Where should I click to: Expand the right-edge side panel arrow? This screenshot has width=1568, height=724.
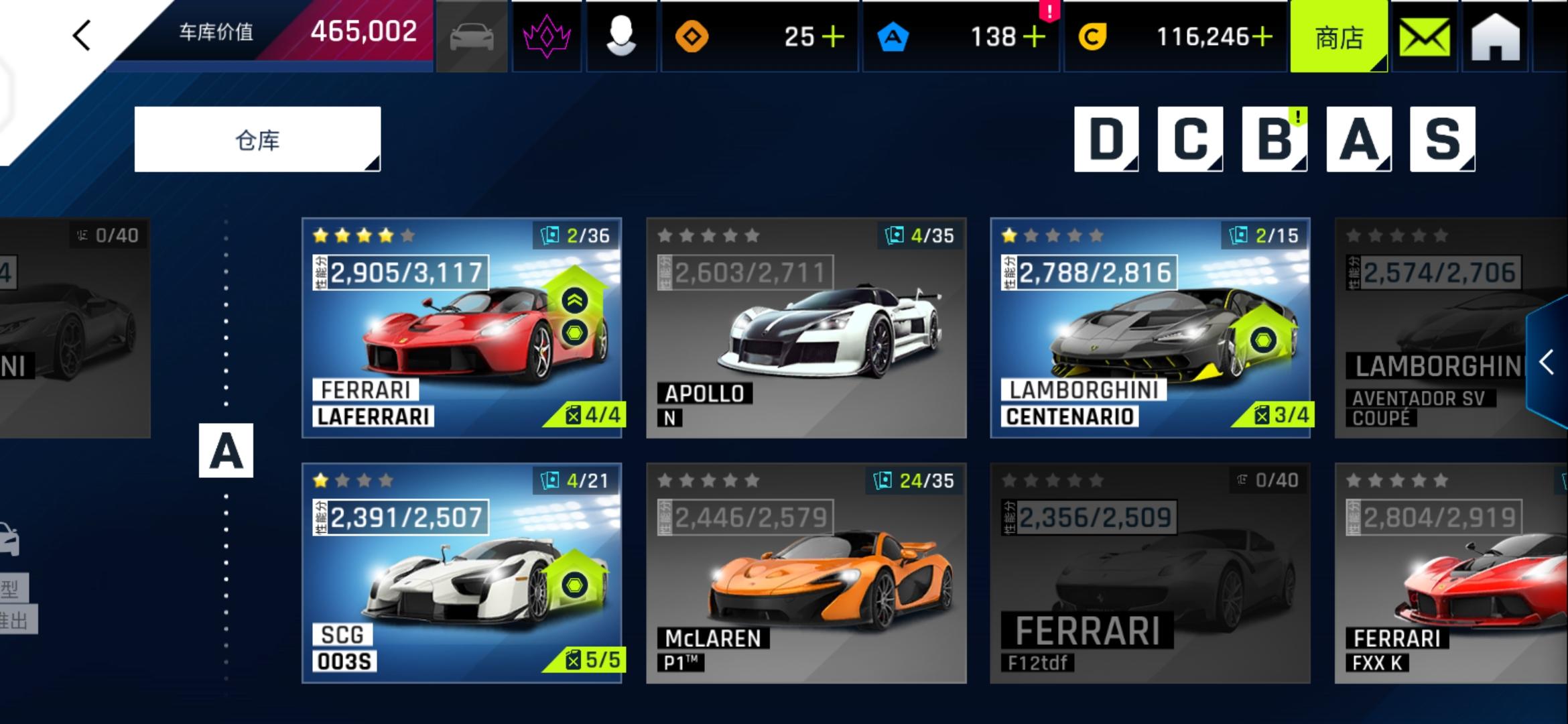pyautogui.click(x=1547, y=363)
